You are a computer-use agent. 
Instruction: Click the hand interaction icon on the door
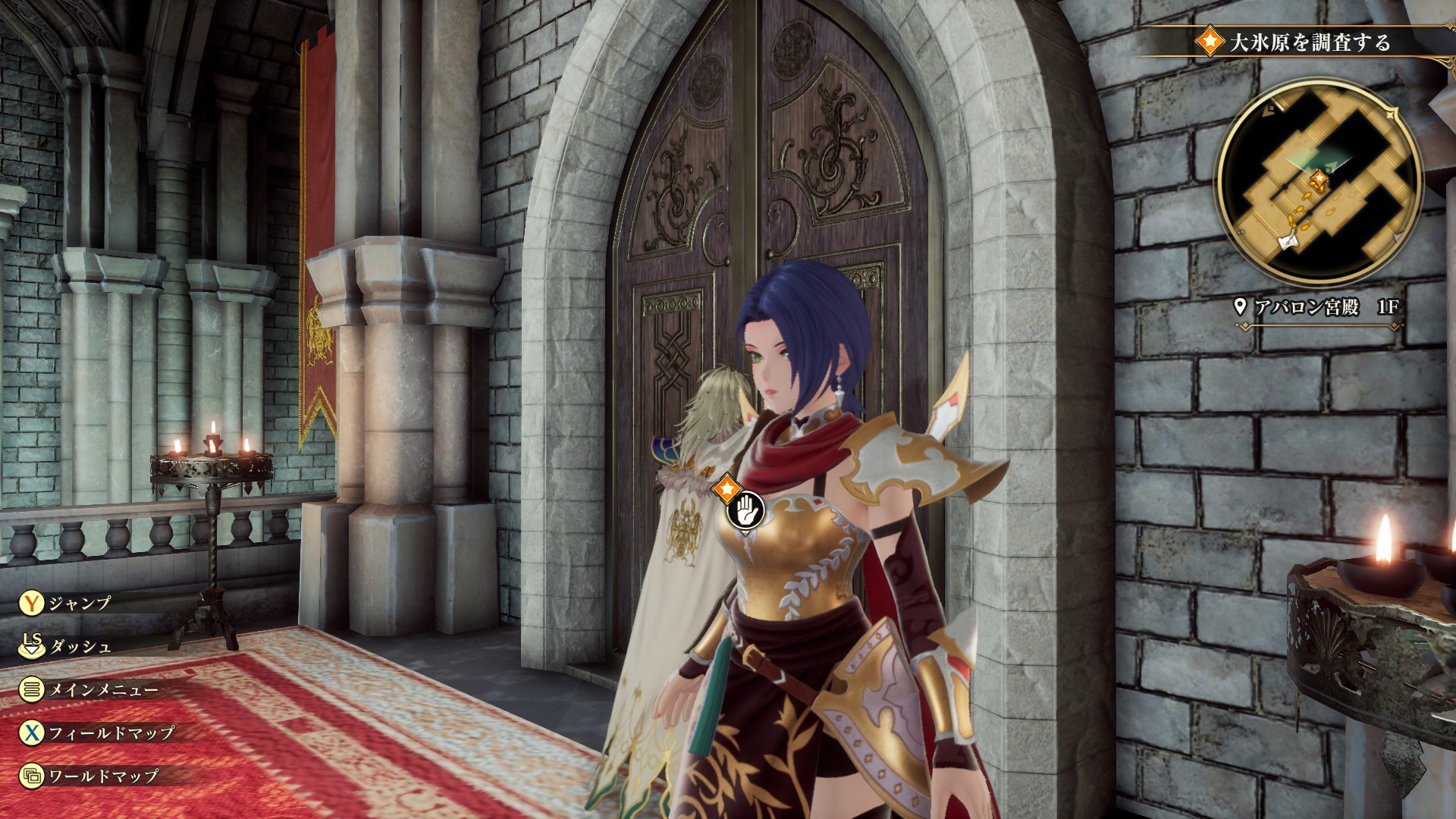tap(745, 511)
